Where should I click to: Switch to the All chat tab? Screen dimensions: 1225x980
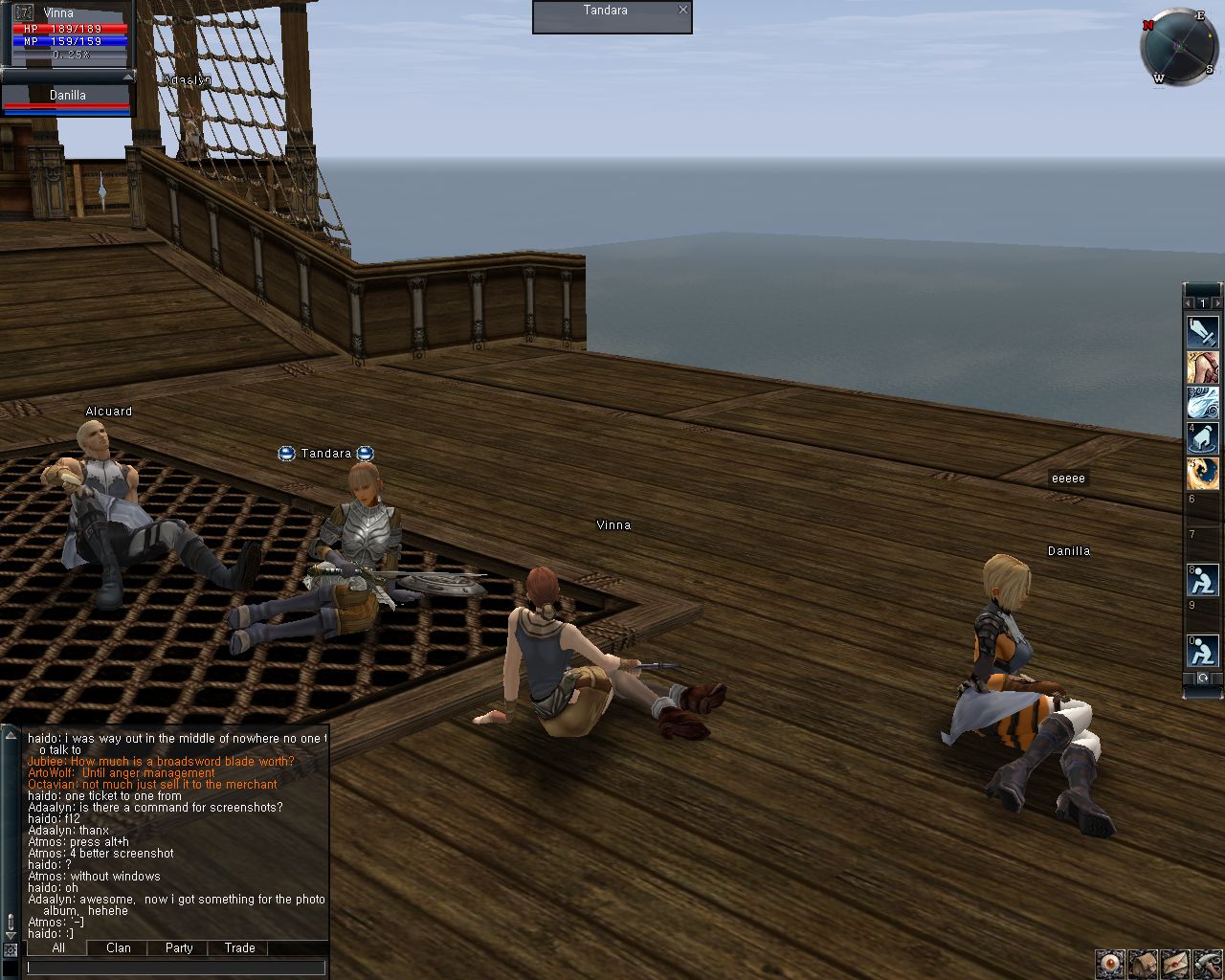(58, 947)
